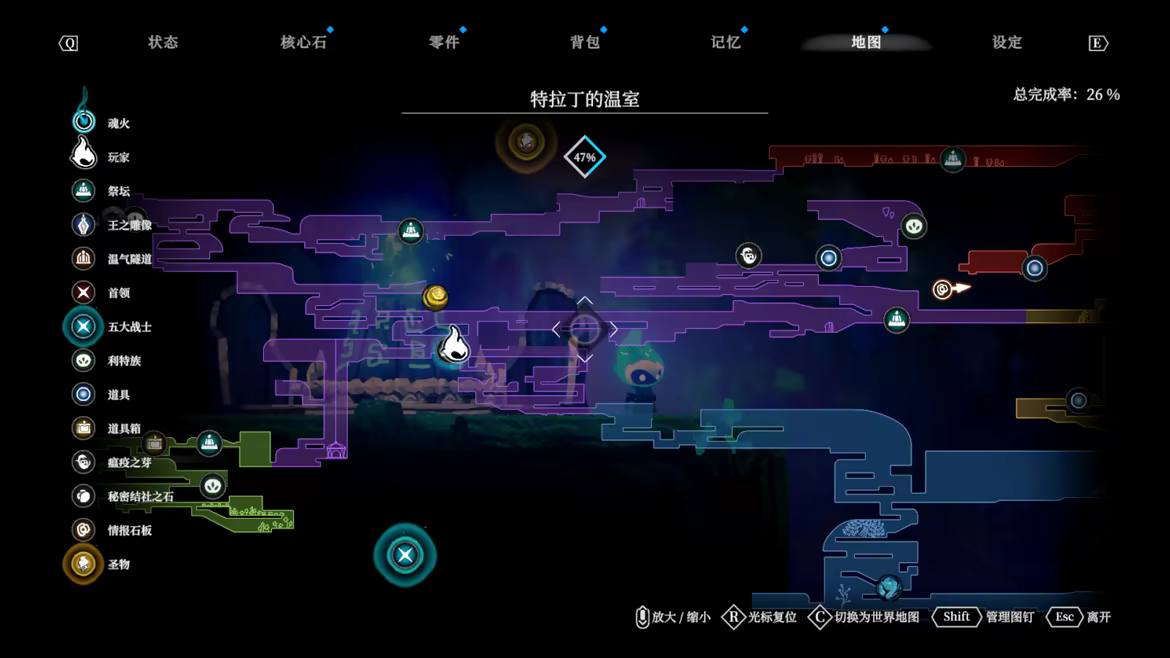Image resolution: width=1170 pixels, height=658 pixels.
Task: Select the white player marker on the map
Action: pyautogui.click(x=454, y=344)
